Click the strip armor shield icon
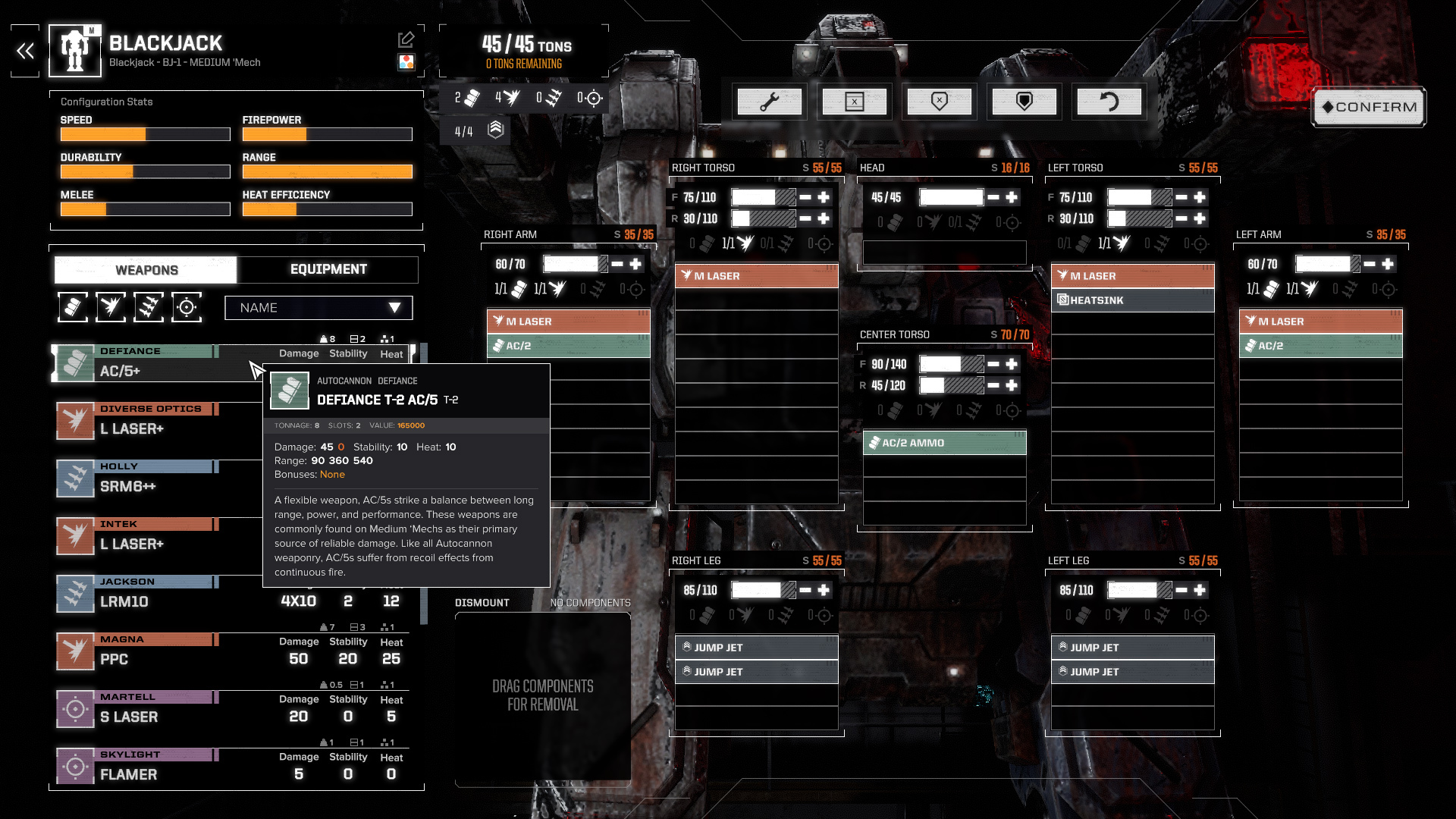The image size is (1456, 819). (940, 101)
